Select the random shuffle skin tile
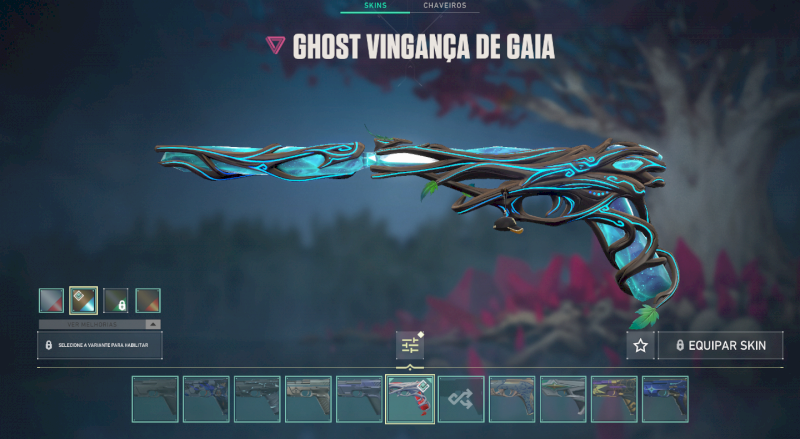This screenshot has width=800, height=439. [461, 398]
